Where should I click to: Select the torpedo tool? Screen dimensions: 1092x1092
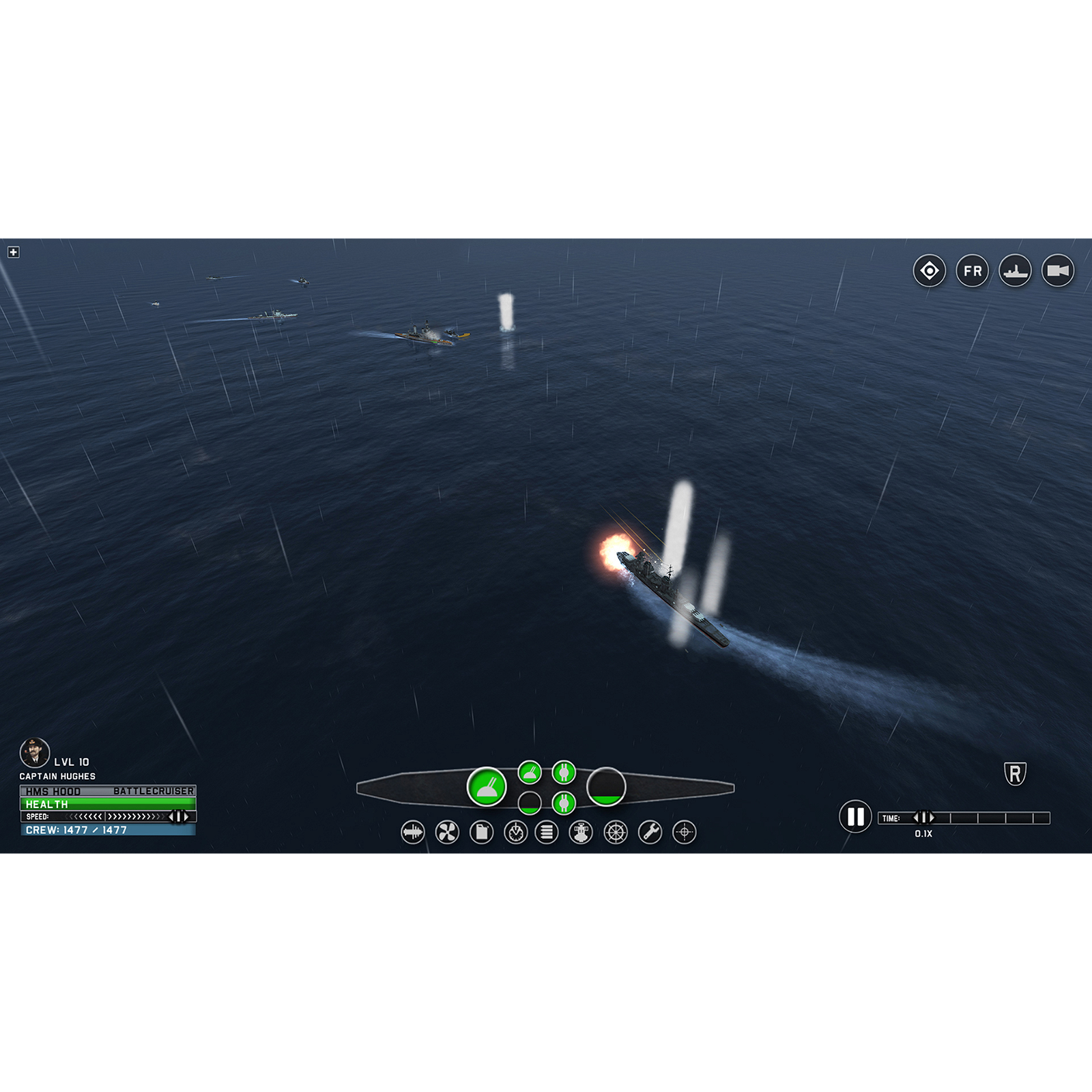[413, 833]
